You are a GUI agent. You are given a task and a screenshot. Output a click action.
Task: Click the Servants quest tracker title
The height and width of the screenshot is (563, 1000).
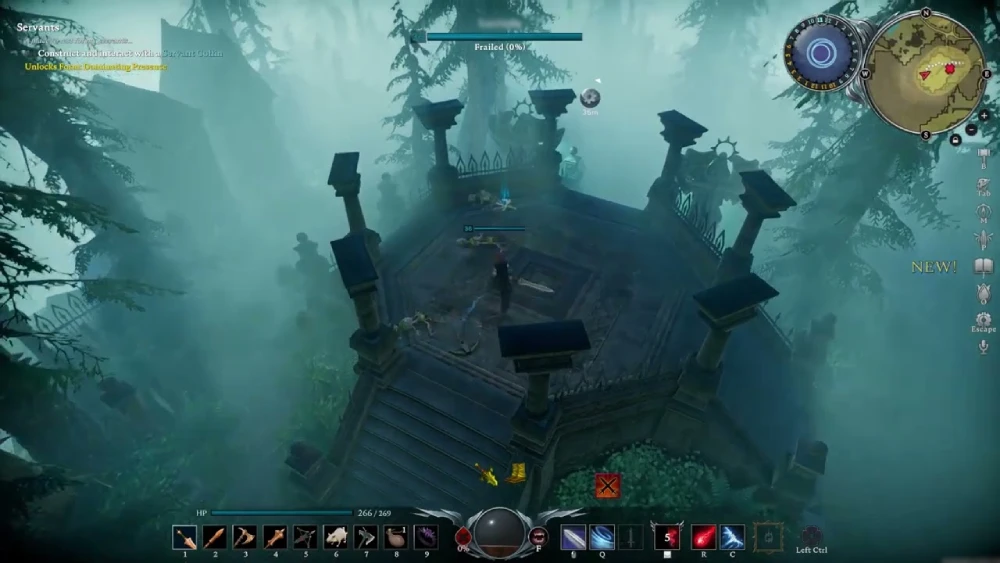[x=39, y=27]
